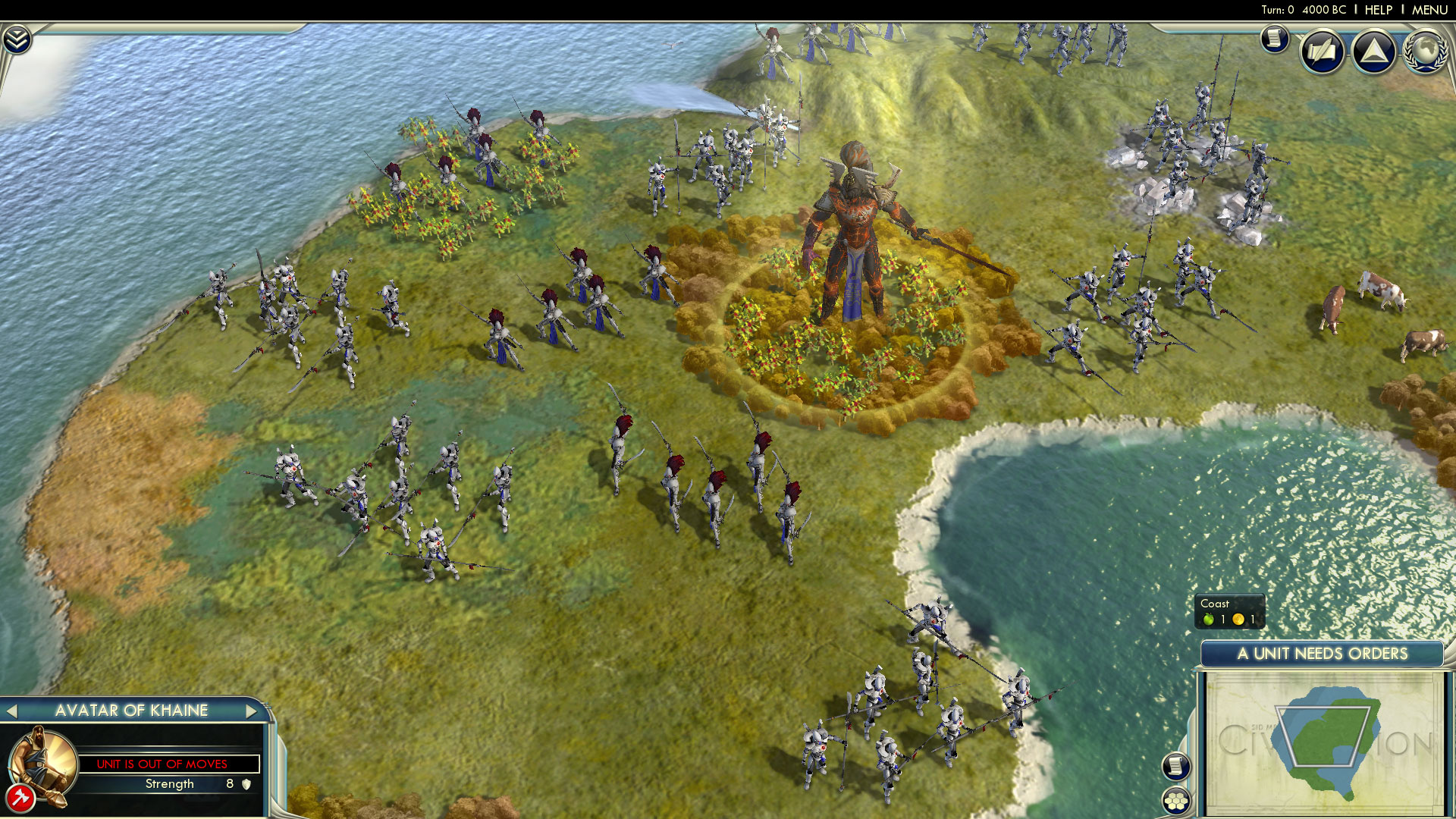The height and width of the screenshot is (819, 1456).
Task: Click the small scroll icon under the top bar
Action: coord(1275,38)
